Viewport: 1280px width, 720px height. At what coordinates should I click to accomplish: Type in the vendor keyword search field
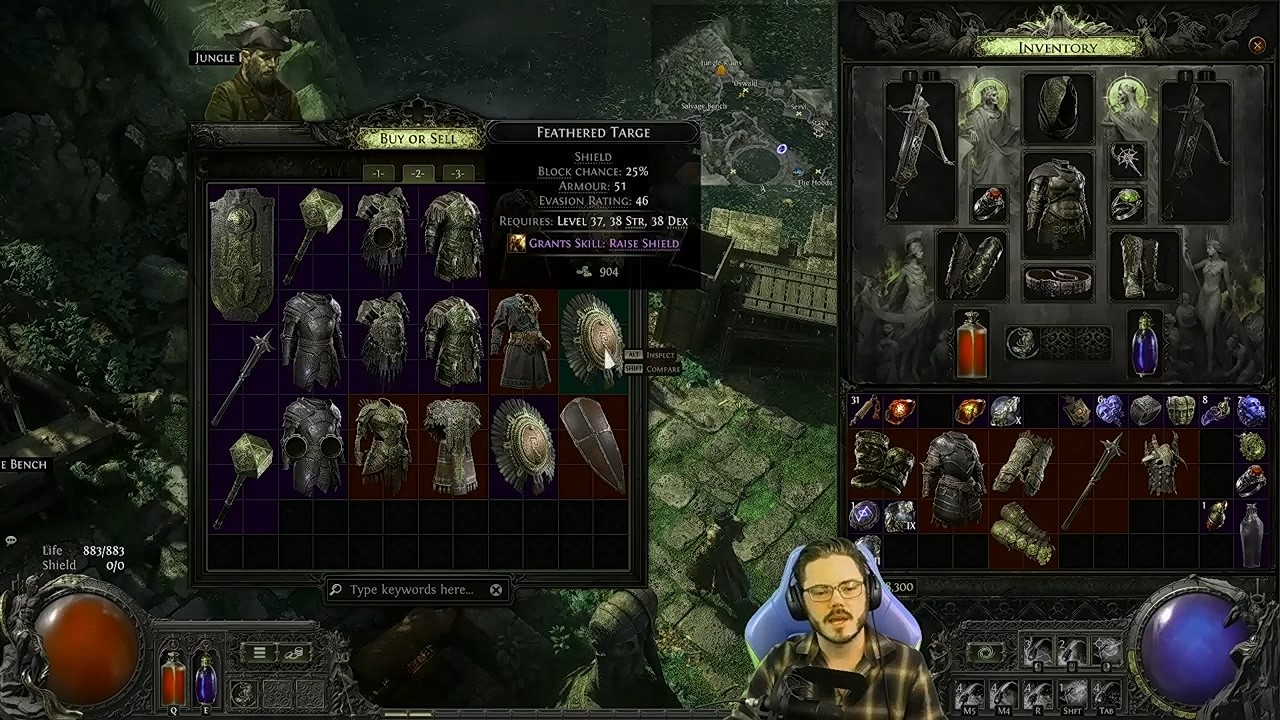(412, 590)
